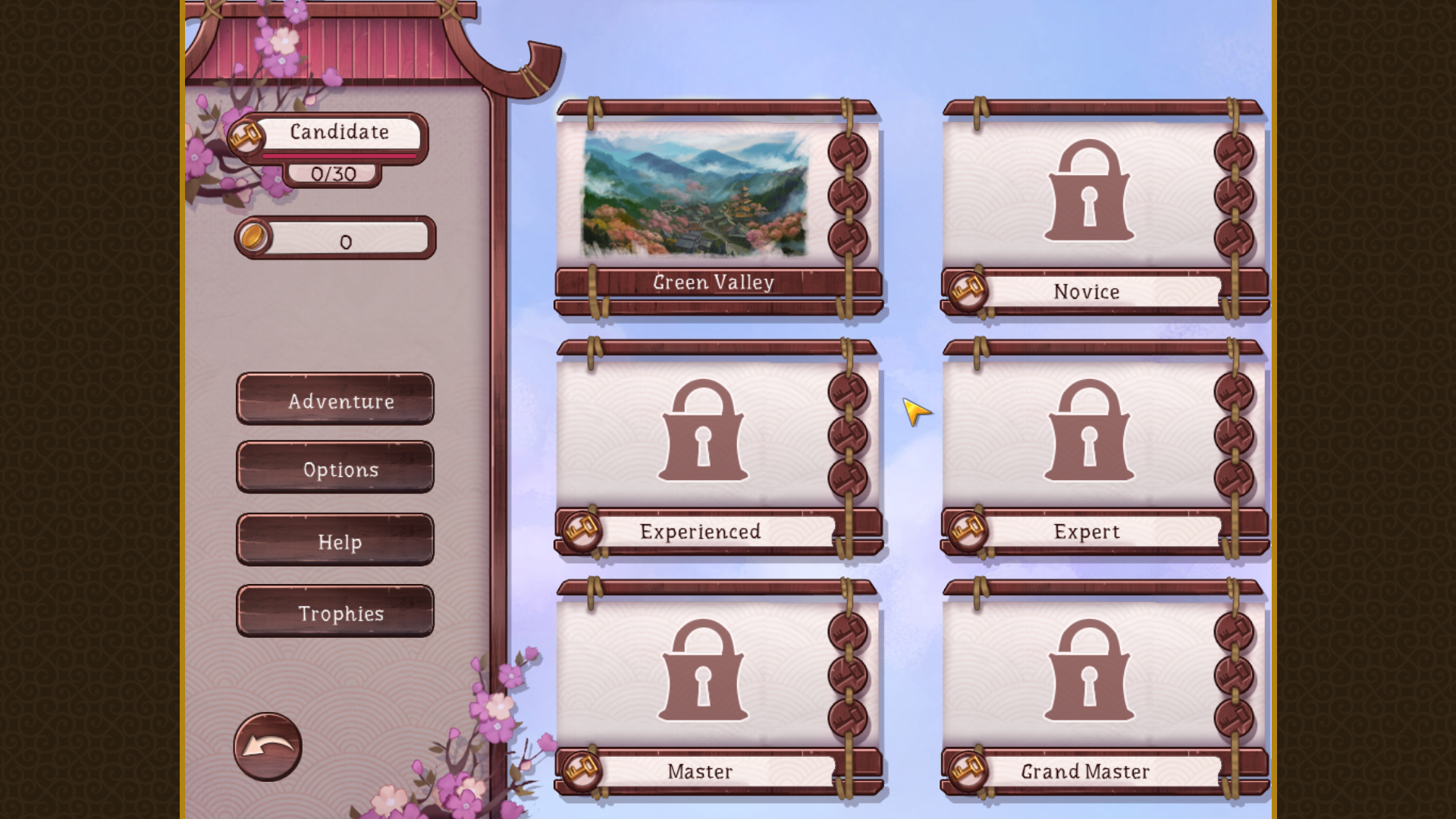
Task: Click the key icon beside Candidate rank
Action: point(246,138)
